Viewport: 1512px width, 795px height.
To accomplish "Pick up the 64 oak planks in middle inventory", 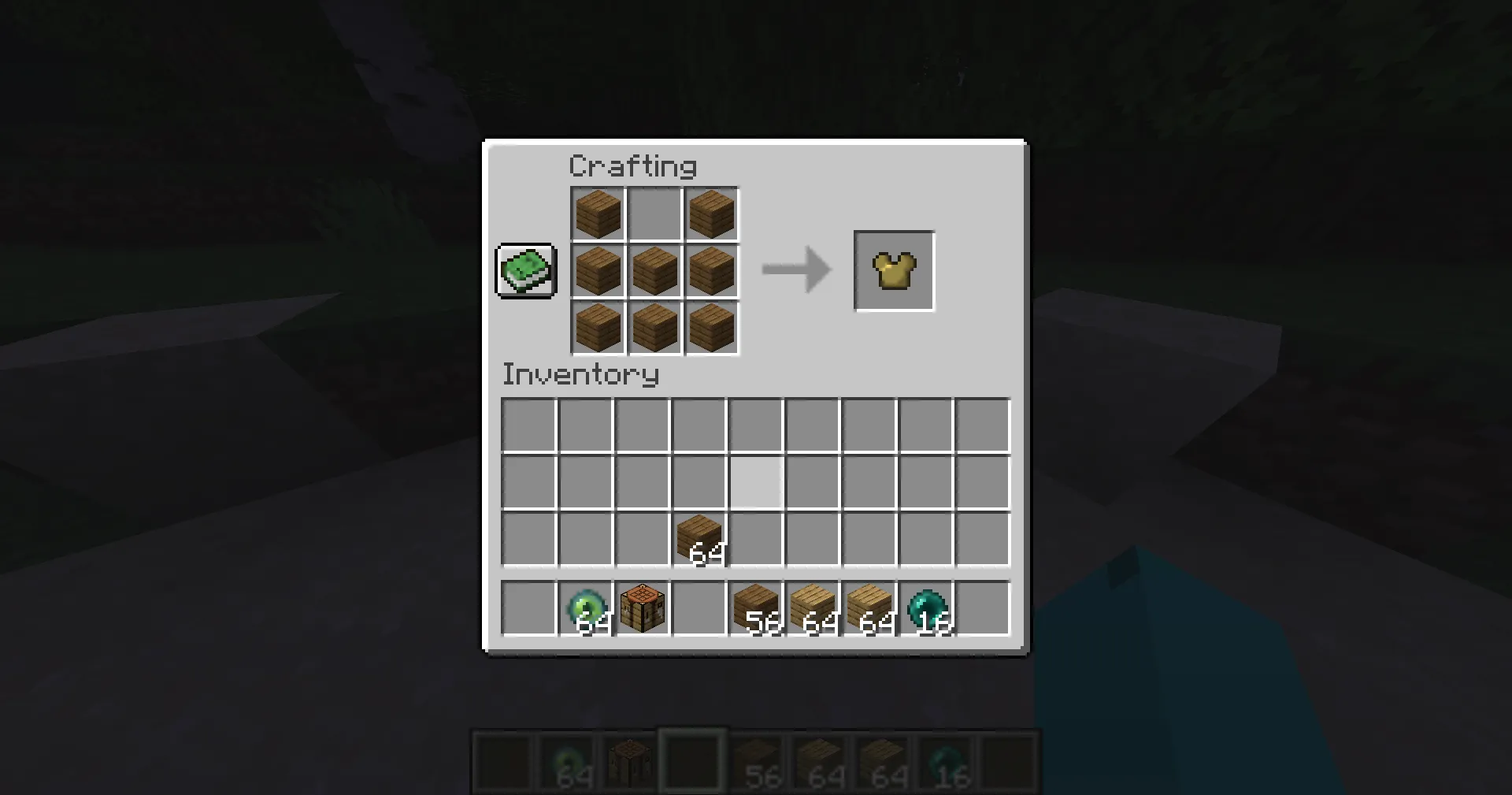I will click(x=699, y=538).
